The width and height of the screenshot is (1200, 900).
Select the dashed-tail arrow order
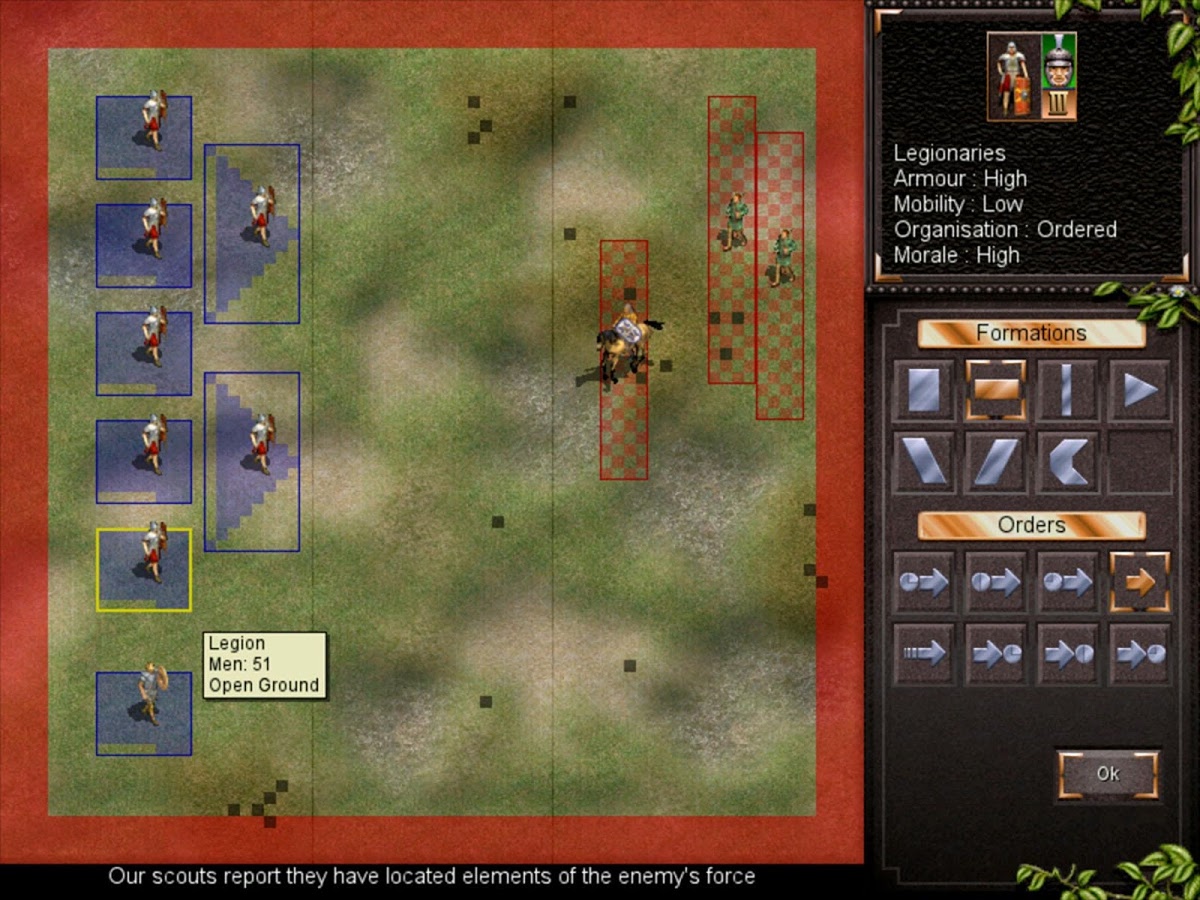tap(923, 654)
